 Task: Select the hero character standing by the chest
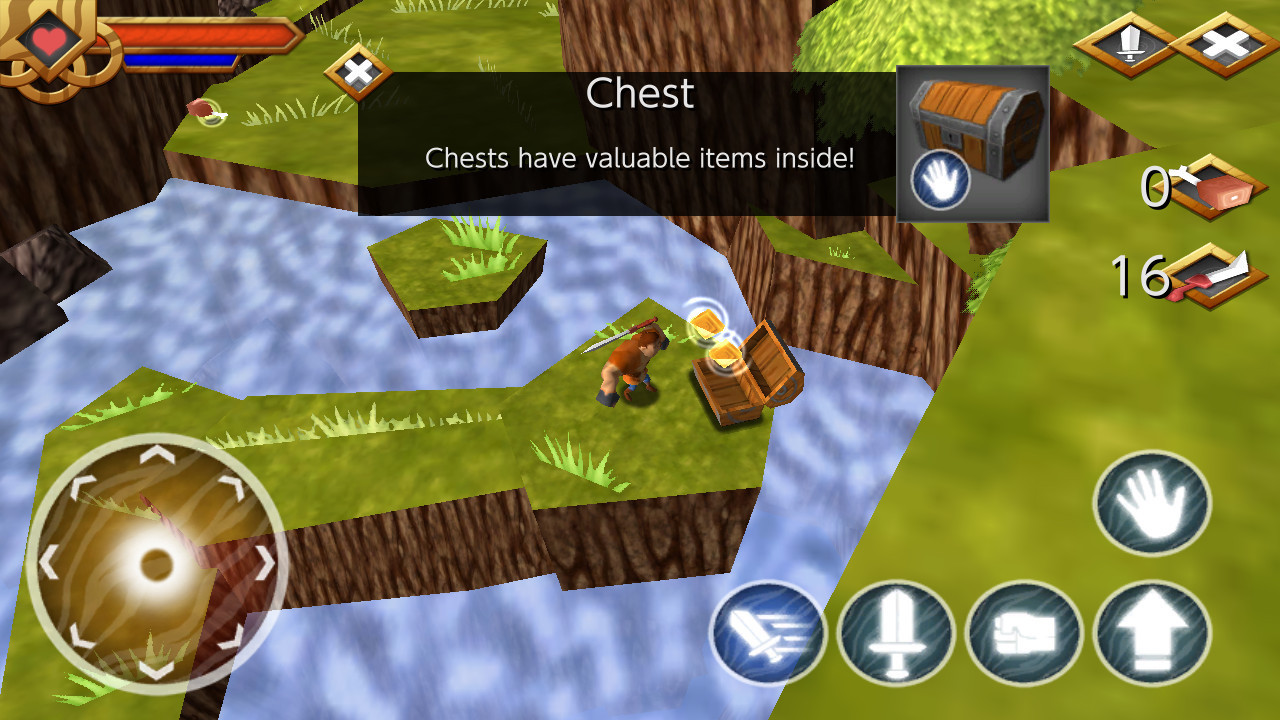[630, 362]
